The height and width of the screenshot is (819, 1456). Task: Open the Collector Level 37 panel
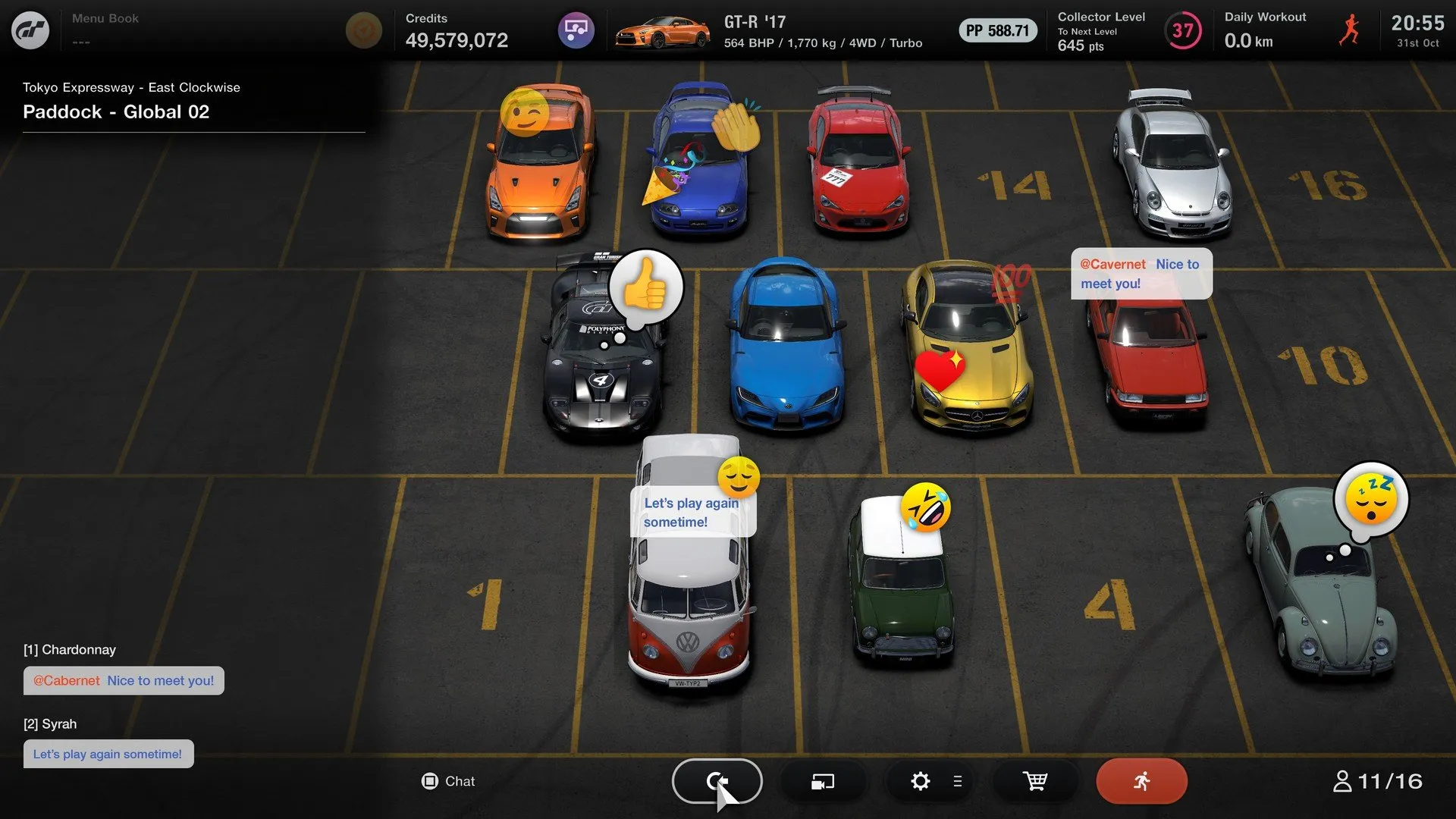(x=1130, y=31)
